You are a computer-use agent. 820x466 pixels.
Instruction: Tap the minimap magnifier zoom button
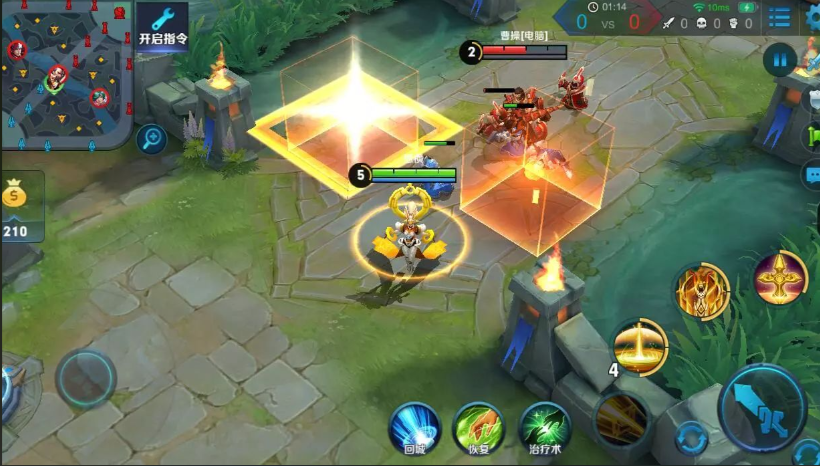[x=152, y=138]
